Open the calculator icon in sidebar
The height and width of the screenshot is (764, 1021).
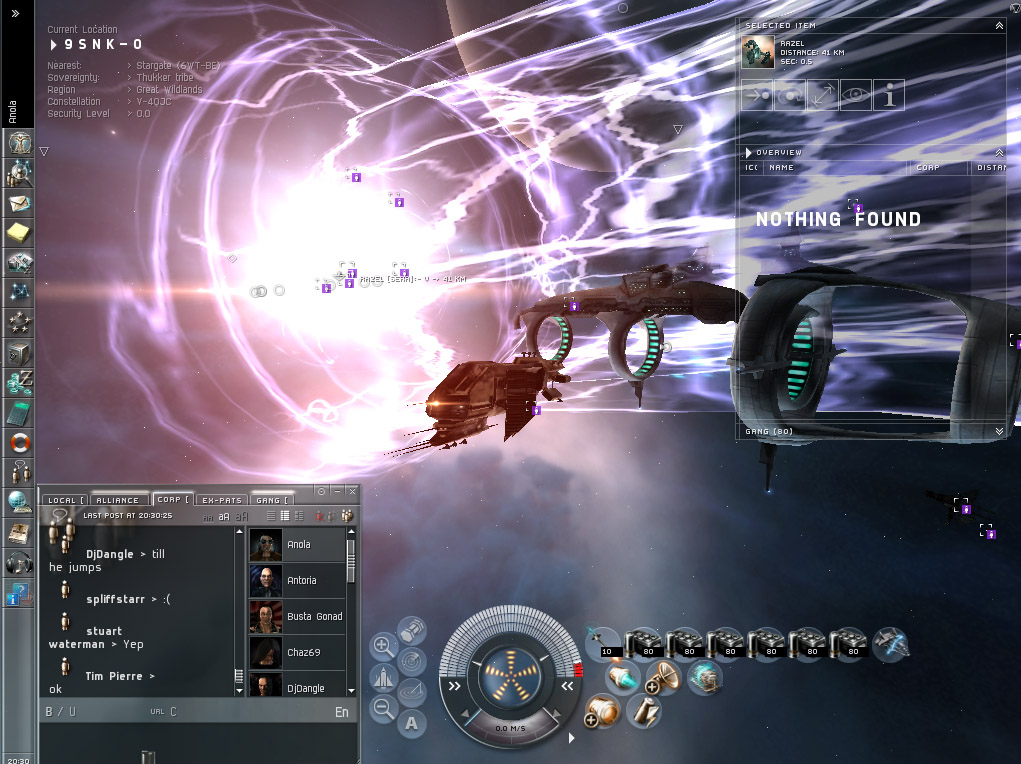click(x=19, y=412)
